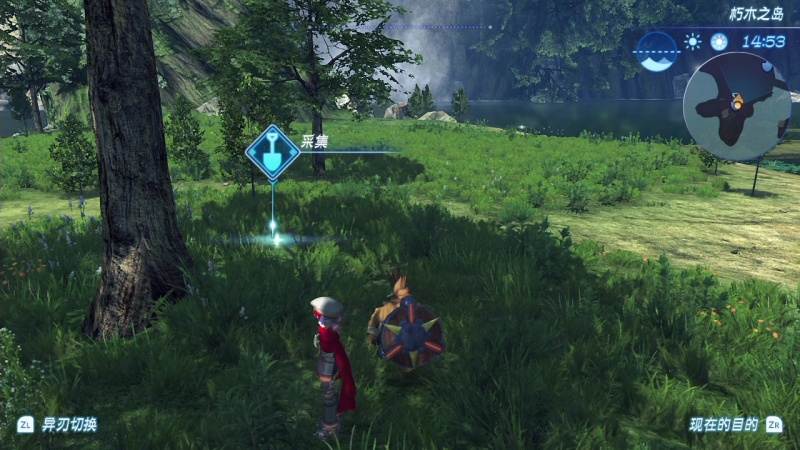This screenshot has height=450, width=800.
Task: Click the cloud sea tide level icon
Action: pos(657,50)
